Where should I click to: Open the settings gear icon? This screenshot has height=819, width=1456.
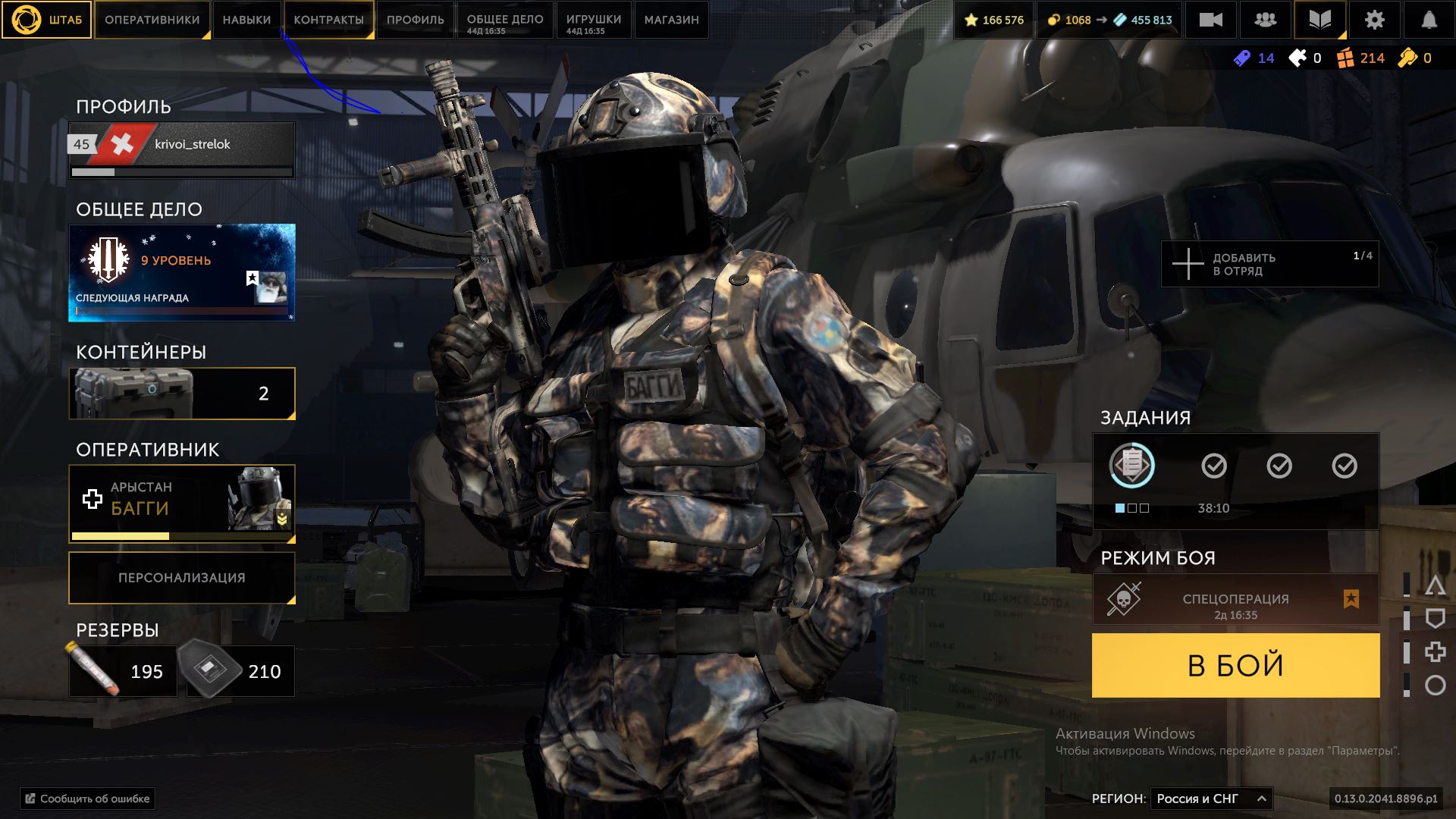click(x=1374, y=20)
